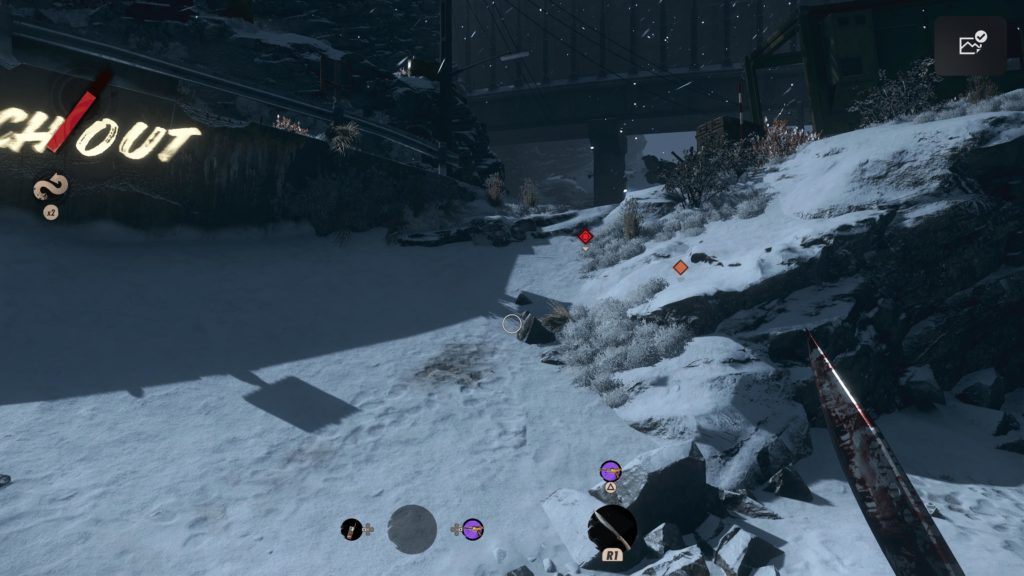Click the Reprise rewind charges icon
Screen dimensions: 1024x576
coord(48,187)
